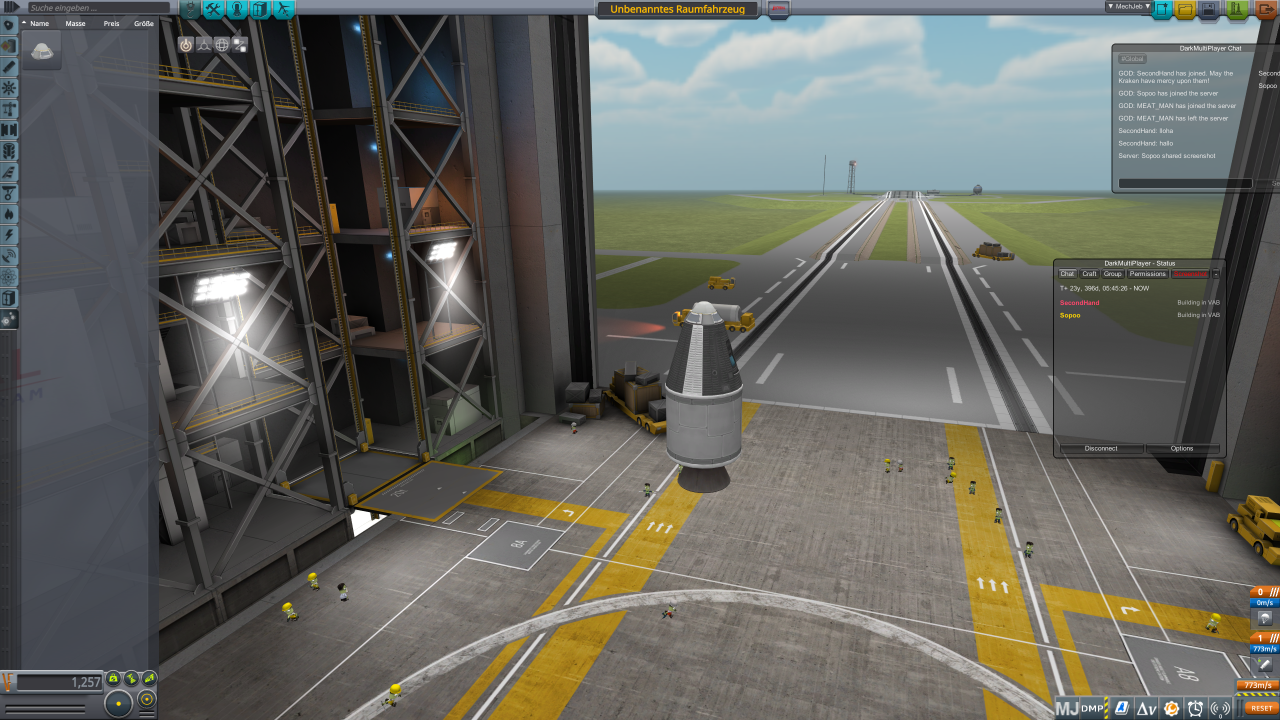
Task: Sort the parts list by Masse
Action: coord(75,23)
